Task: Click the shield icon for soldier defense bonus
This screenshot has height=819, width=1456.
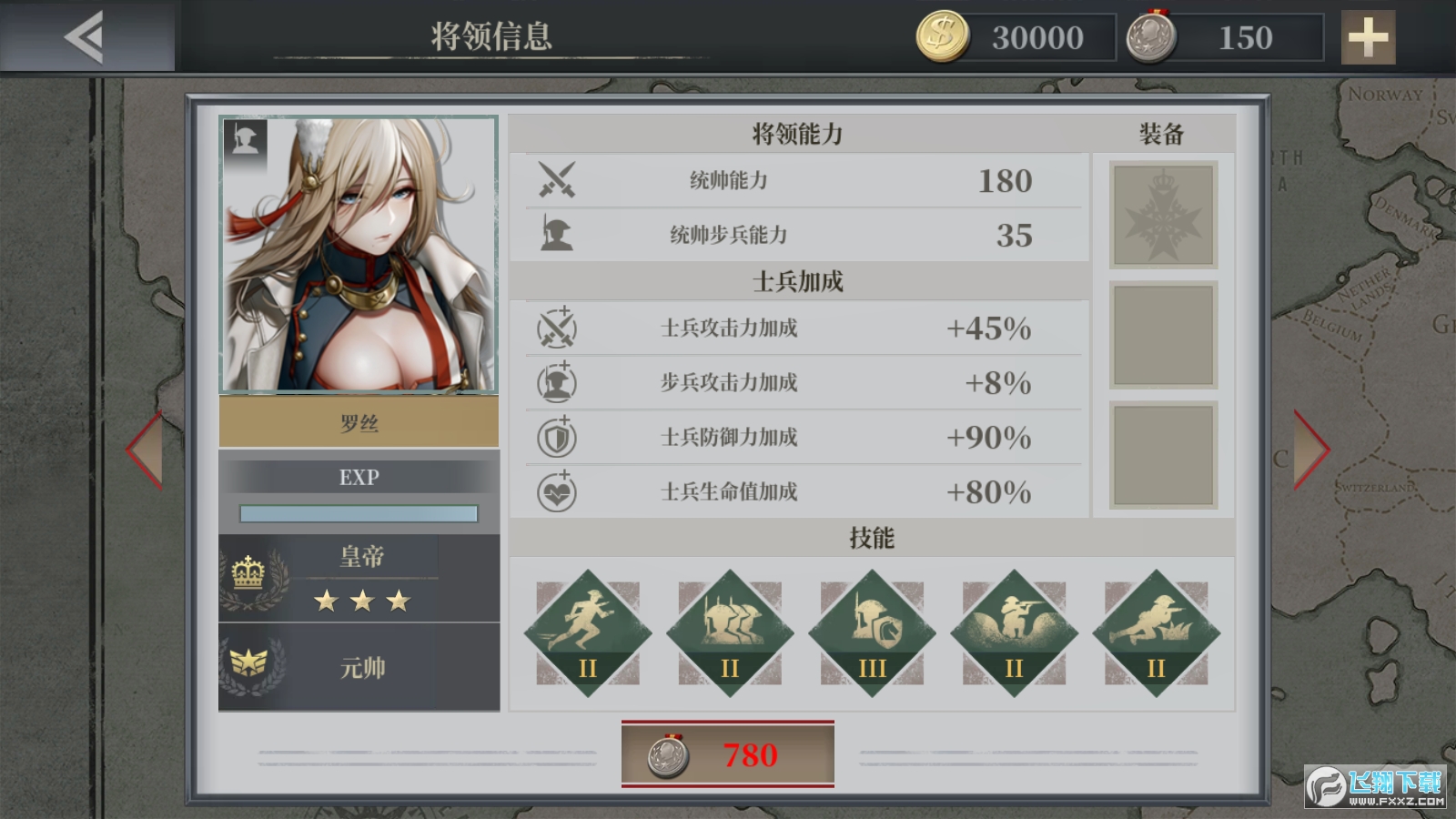Action: 559,437
